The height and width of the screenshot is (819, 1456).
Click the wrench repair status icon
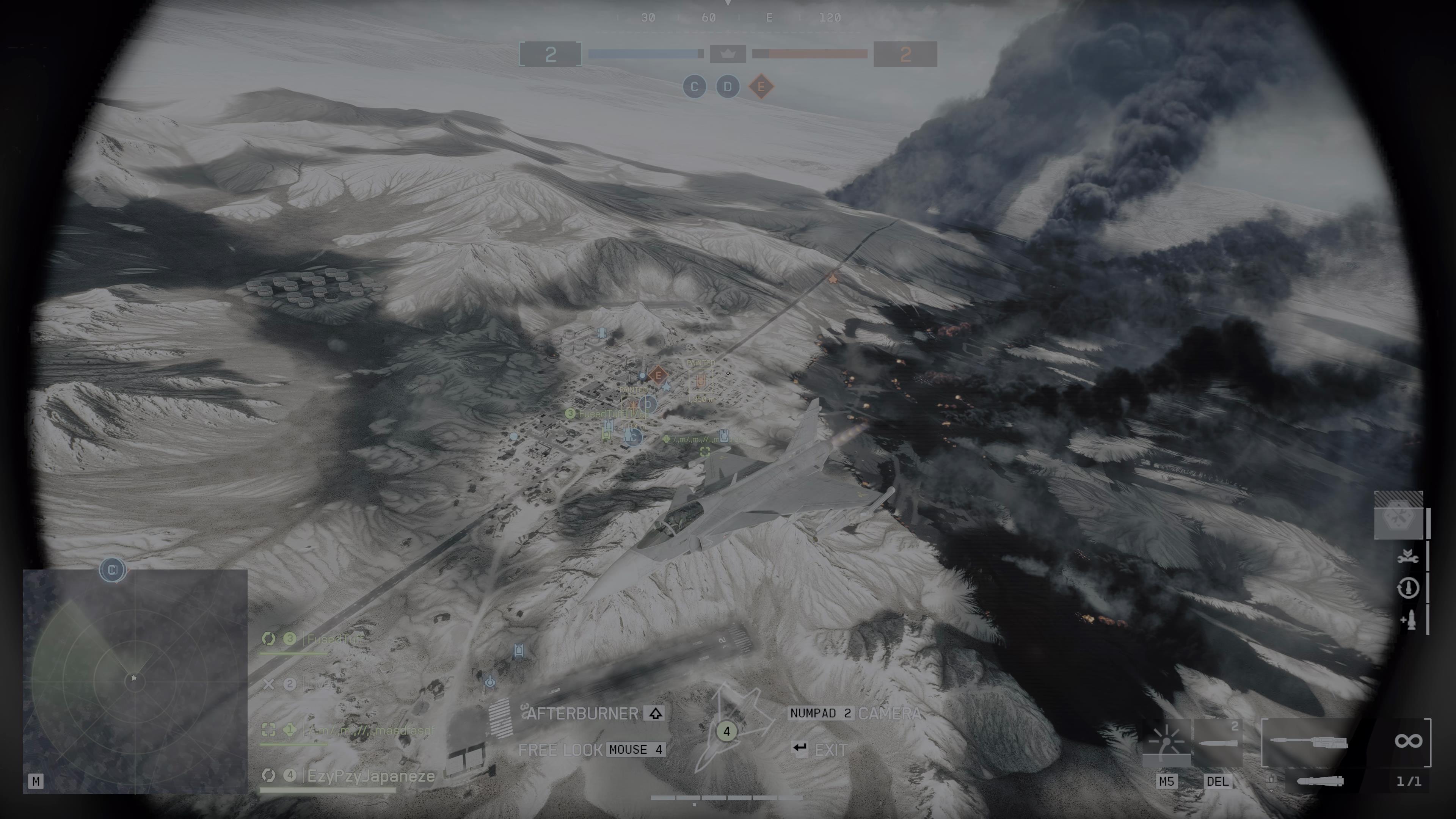click(x=1408, y=557)
